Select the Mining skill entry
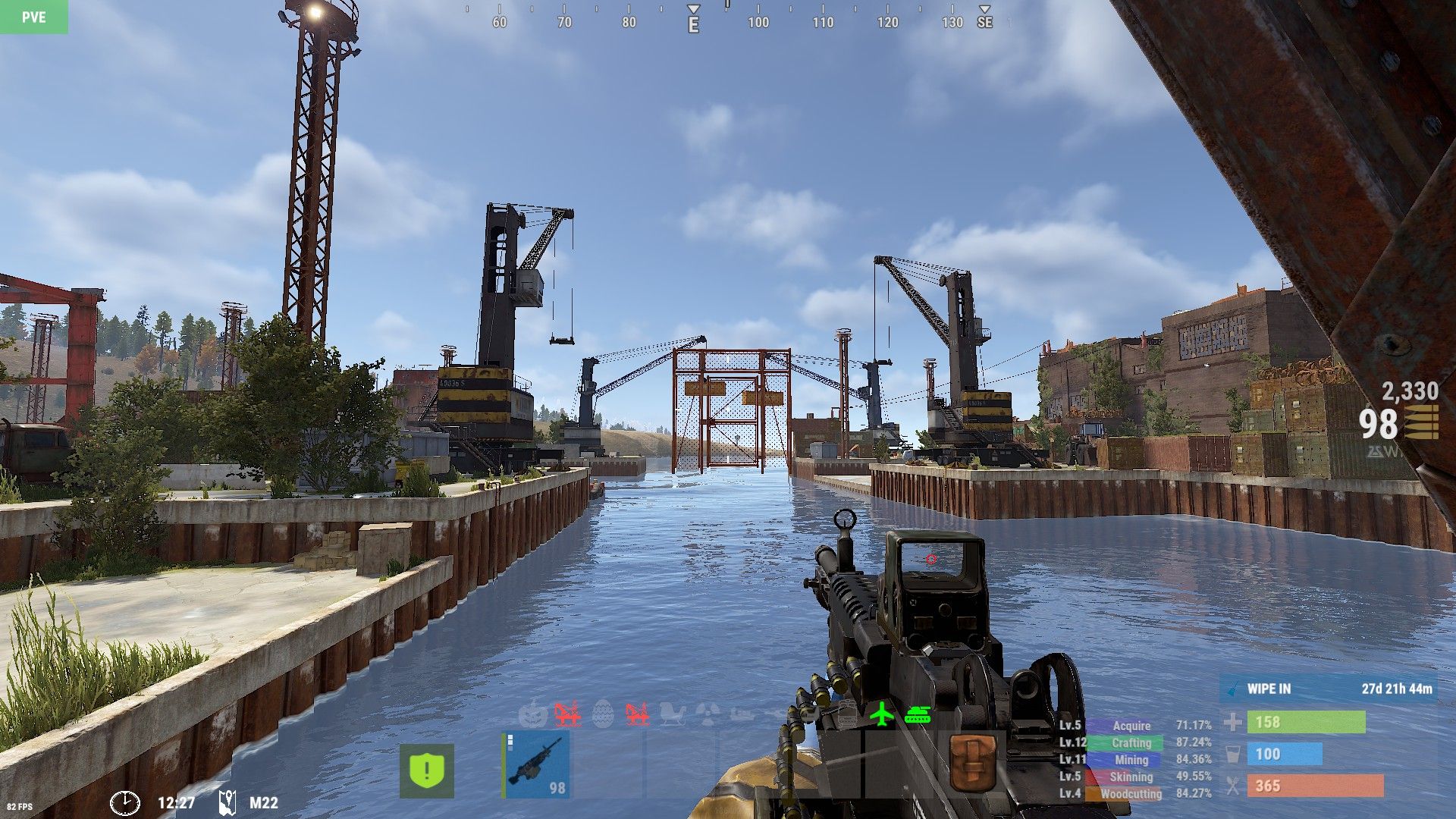The height and width of the screenshot is (819, 1456). 1131,760
